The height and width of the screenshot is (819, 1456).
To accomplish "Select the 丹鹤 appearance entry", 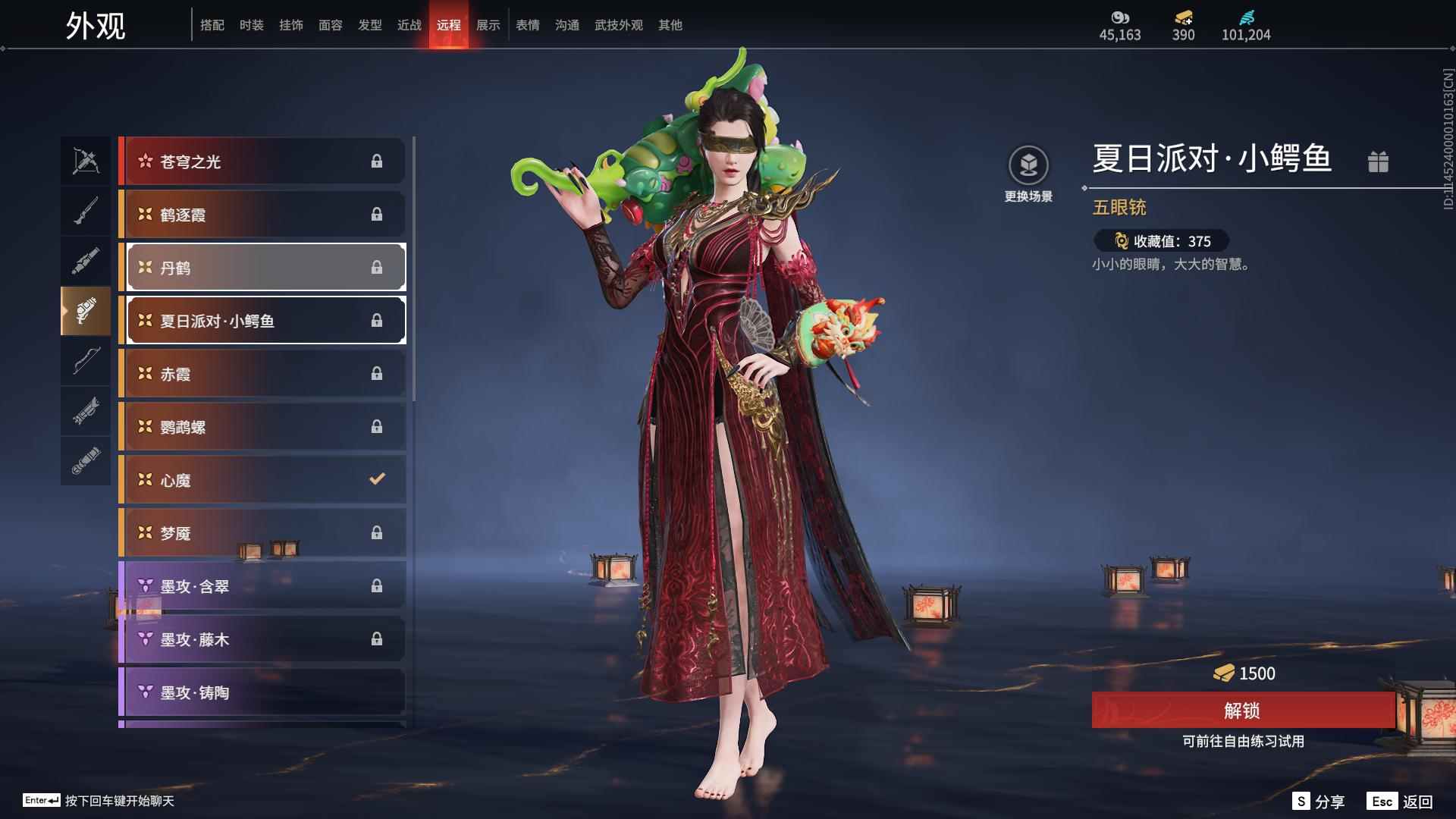I will click(265, 267).
